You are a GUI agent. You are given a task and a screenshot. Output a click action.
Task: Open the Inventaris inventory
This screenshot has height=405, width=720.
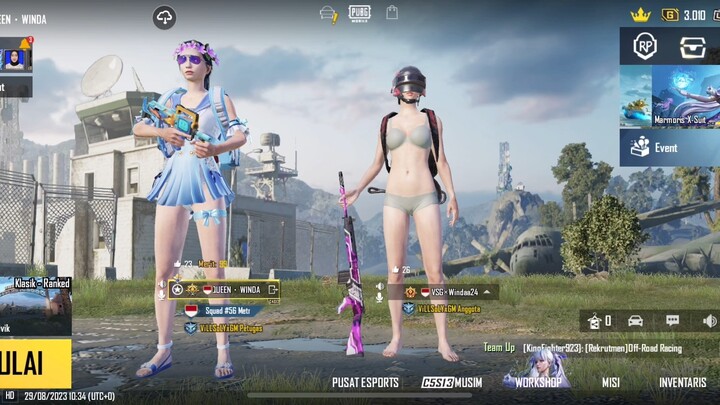point(682,383)
